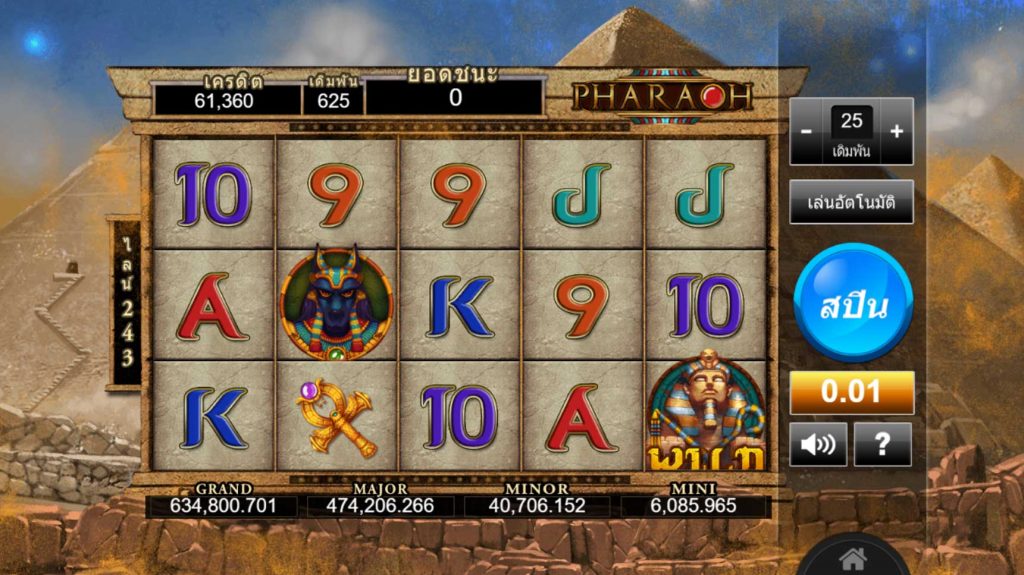This screenshot has height=575, width=1024.
Task: Increase the bet with the plus button
Action: click(896, 131)
